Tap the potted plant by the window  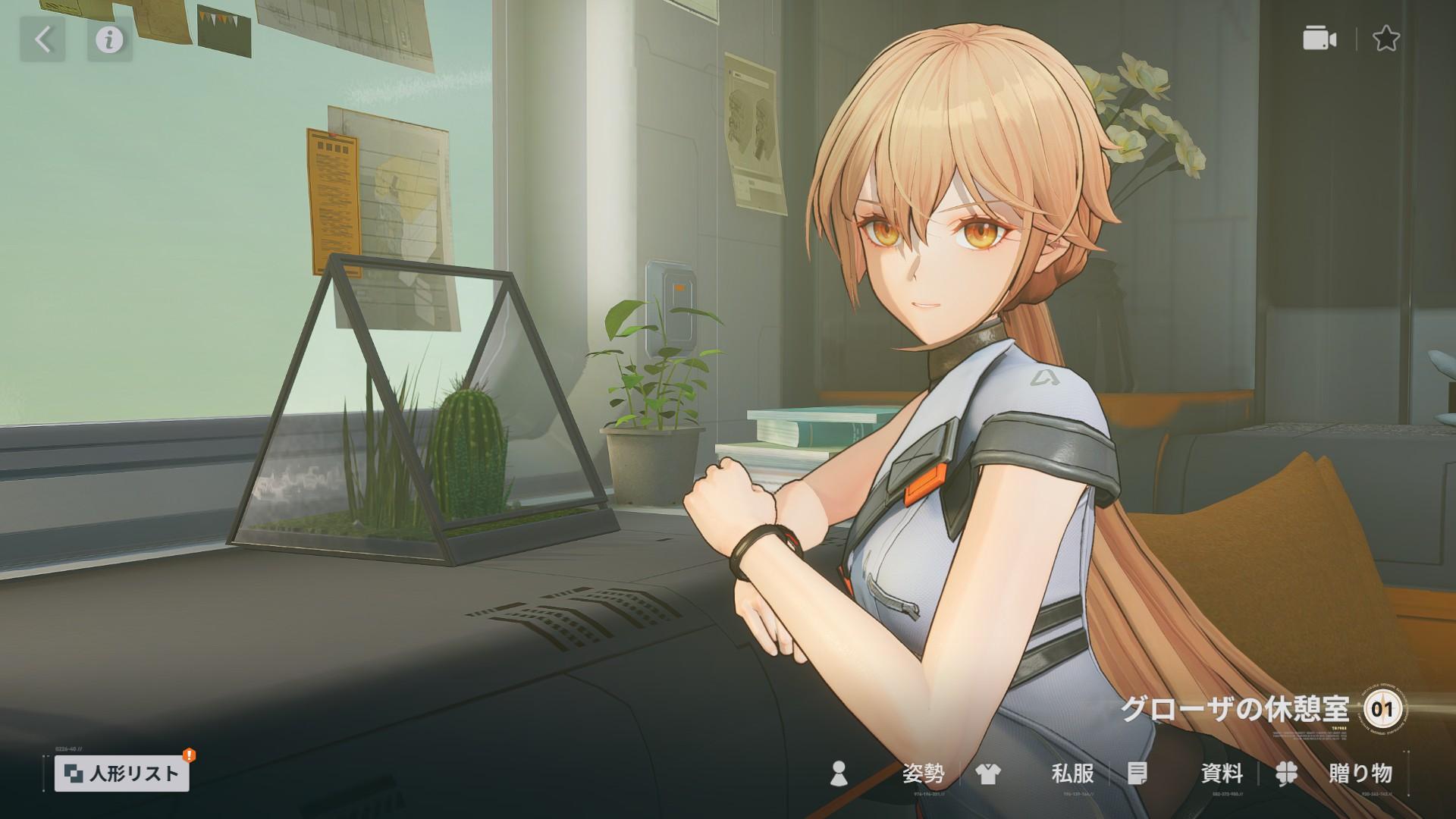click(652, 409)
